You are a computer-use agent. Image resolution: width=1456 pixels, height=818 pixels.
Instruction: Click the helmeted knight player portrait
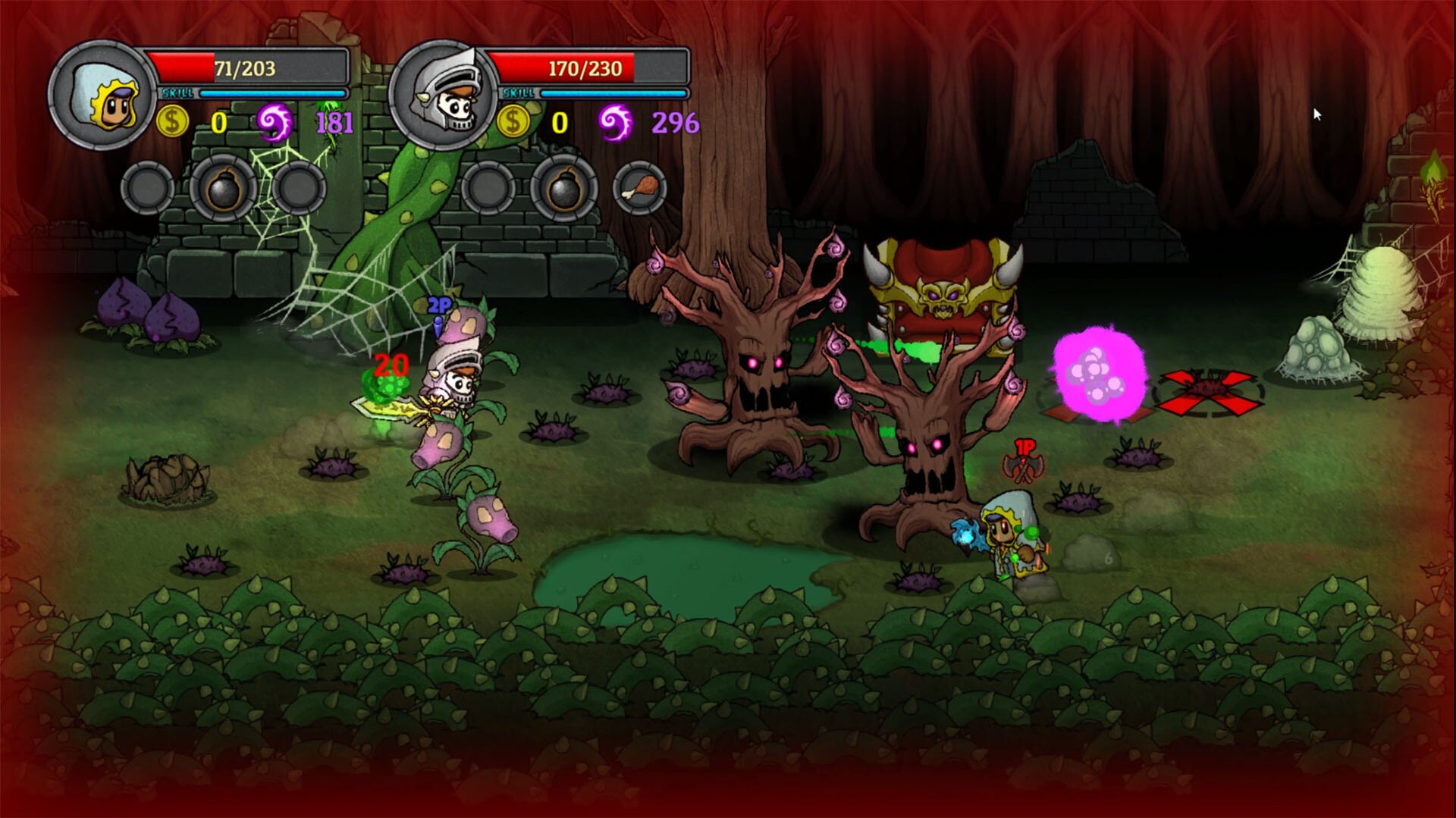point(444,96)
